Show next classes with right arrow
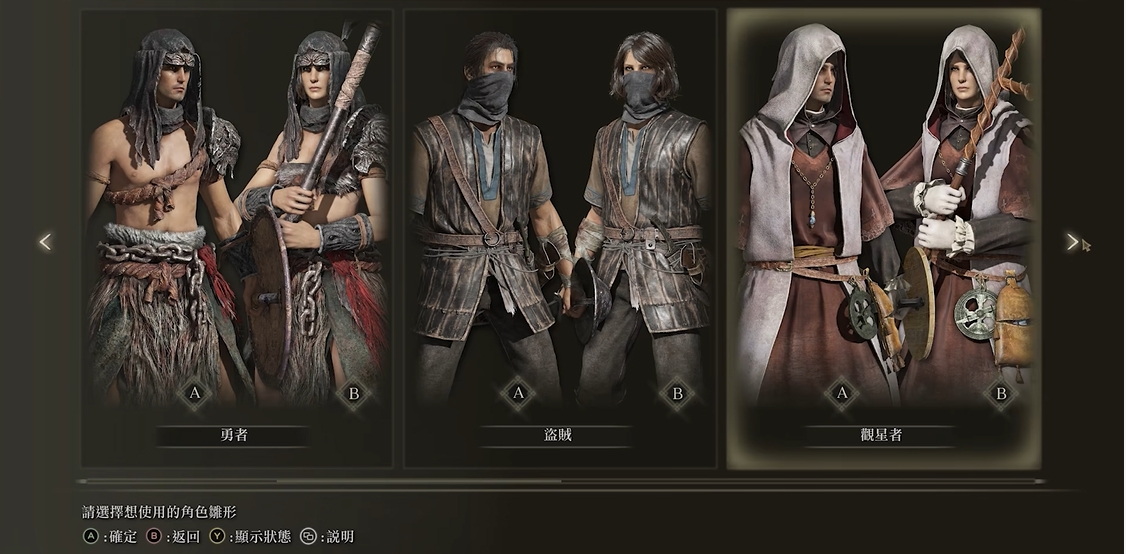Image resolution: width=1126 pixels, height=554 pixels. click(x=1072, y=242)
